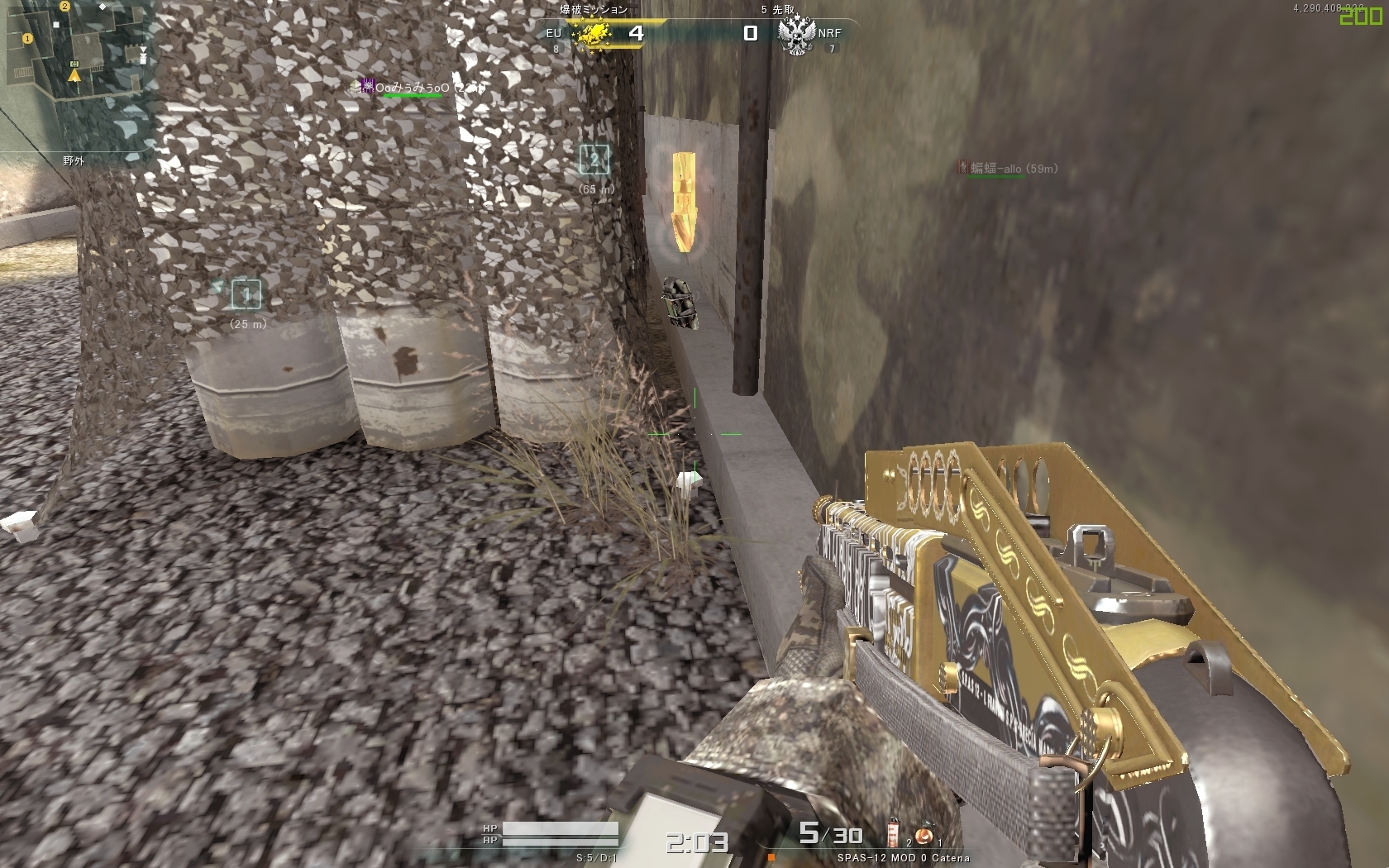Screen dimensions: 1389x868
Task: Click objective waypoint 1 marker (25 m)
Action: click(x=246, y=294)
